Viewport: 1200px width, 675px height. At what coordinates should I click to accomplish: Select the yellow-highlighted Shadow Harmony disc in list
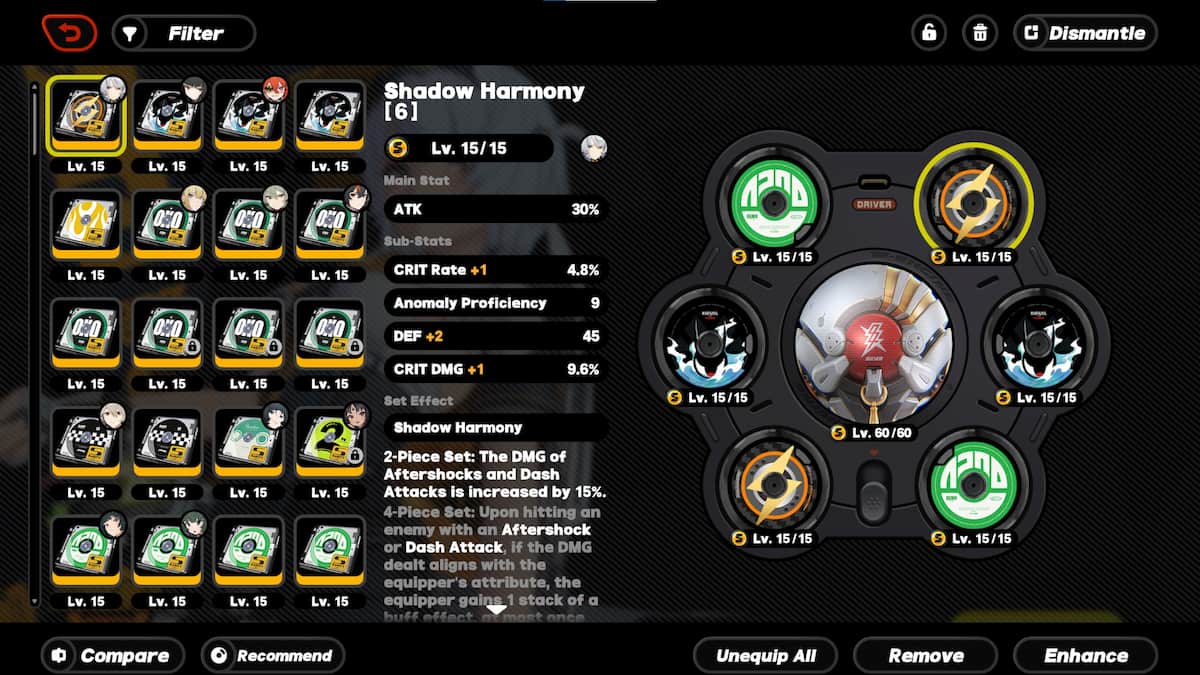pyautogui.click(x=85, y=116)
